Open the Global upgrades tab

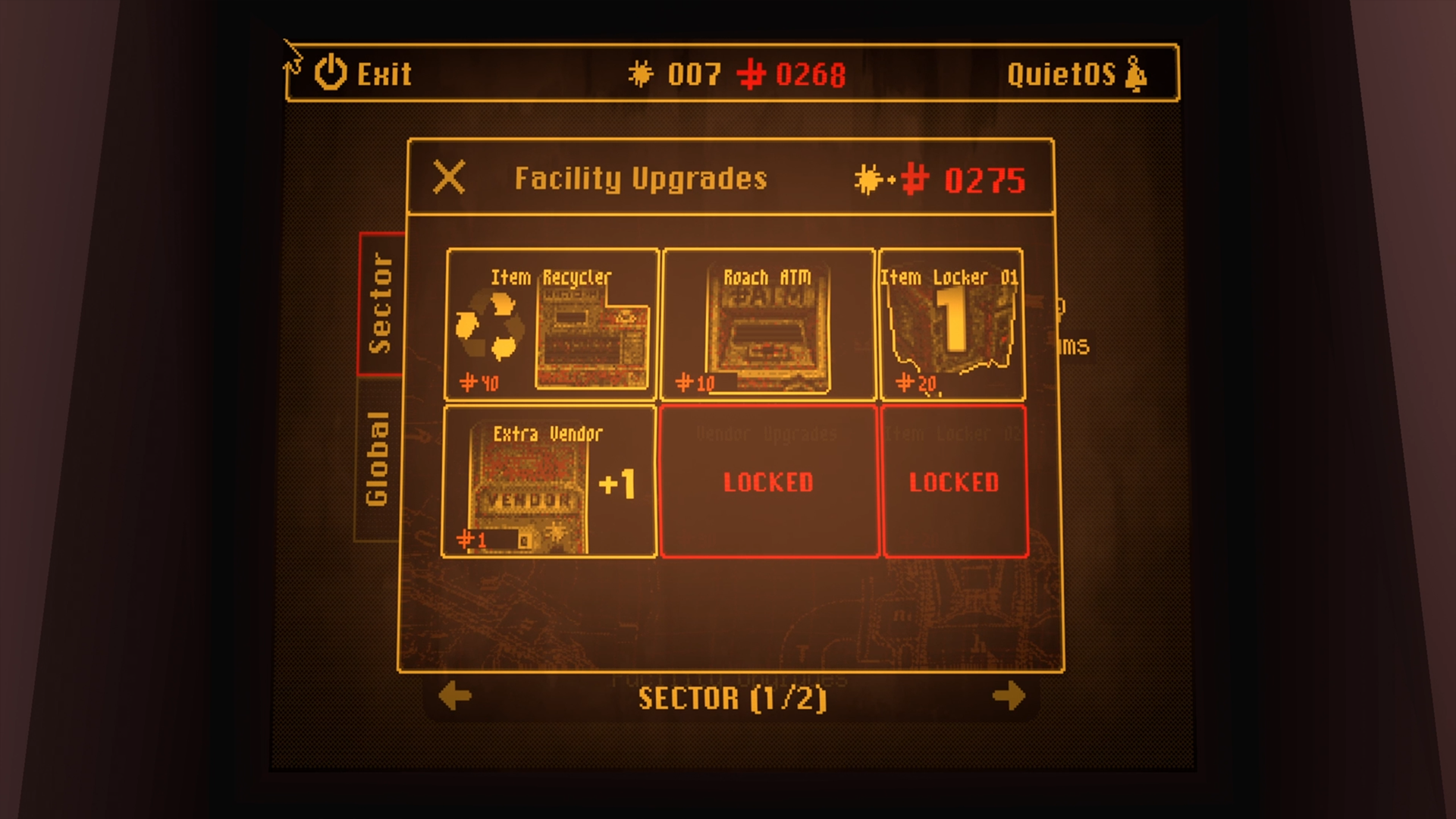coord(378,459)
